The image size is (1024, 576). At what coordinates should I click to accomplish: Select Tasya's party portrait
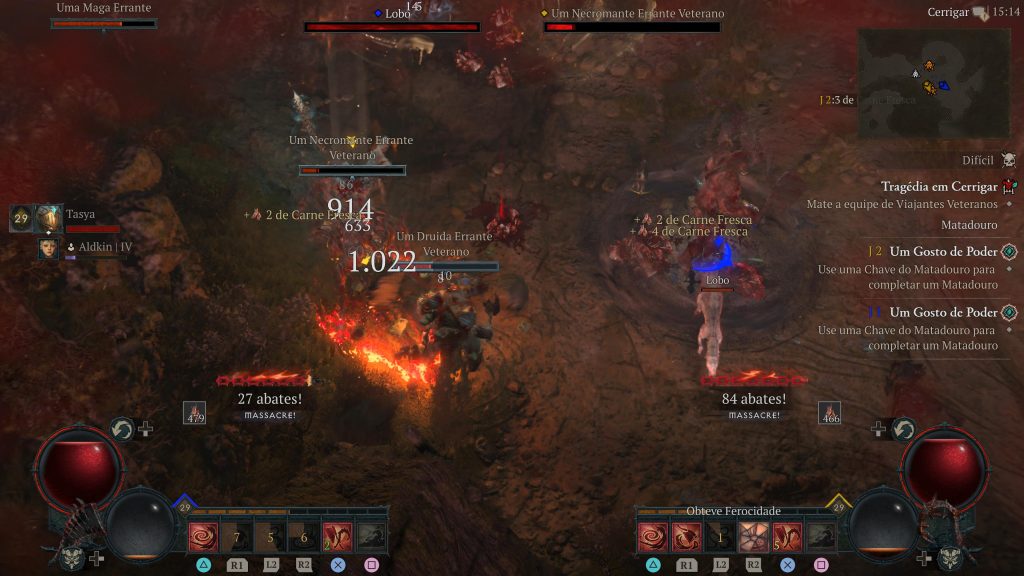tap(49, 217)
